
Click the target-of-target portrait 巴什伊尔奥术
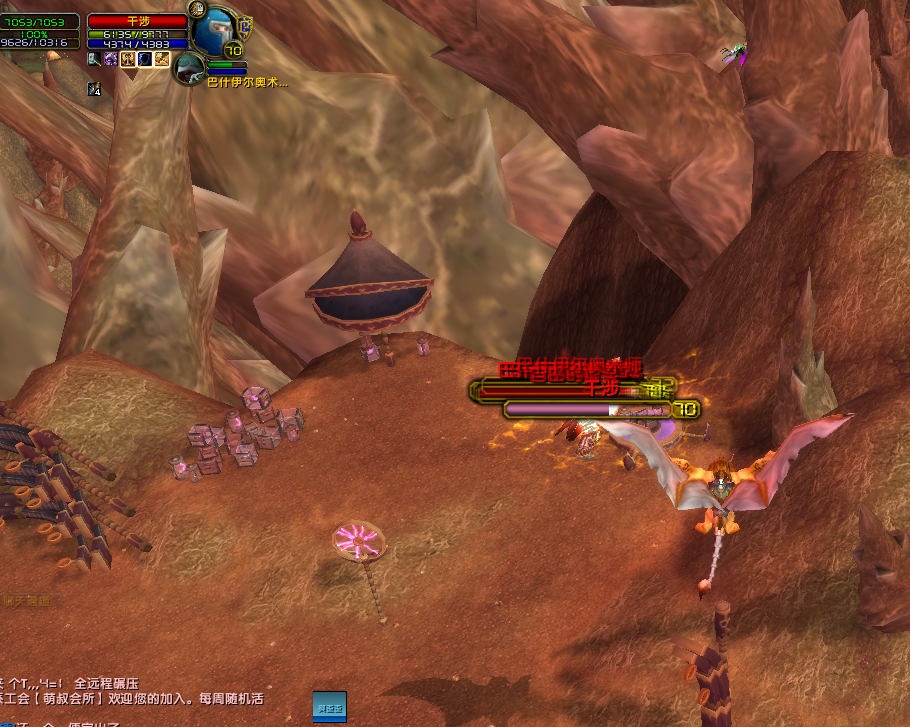click(188, 68)
